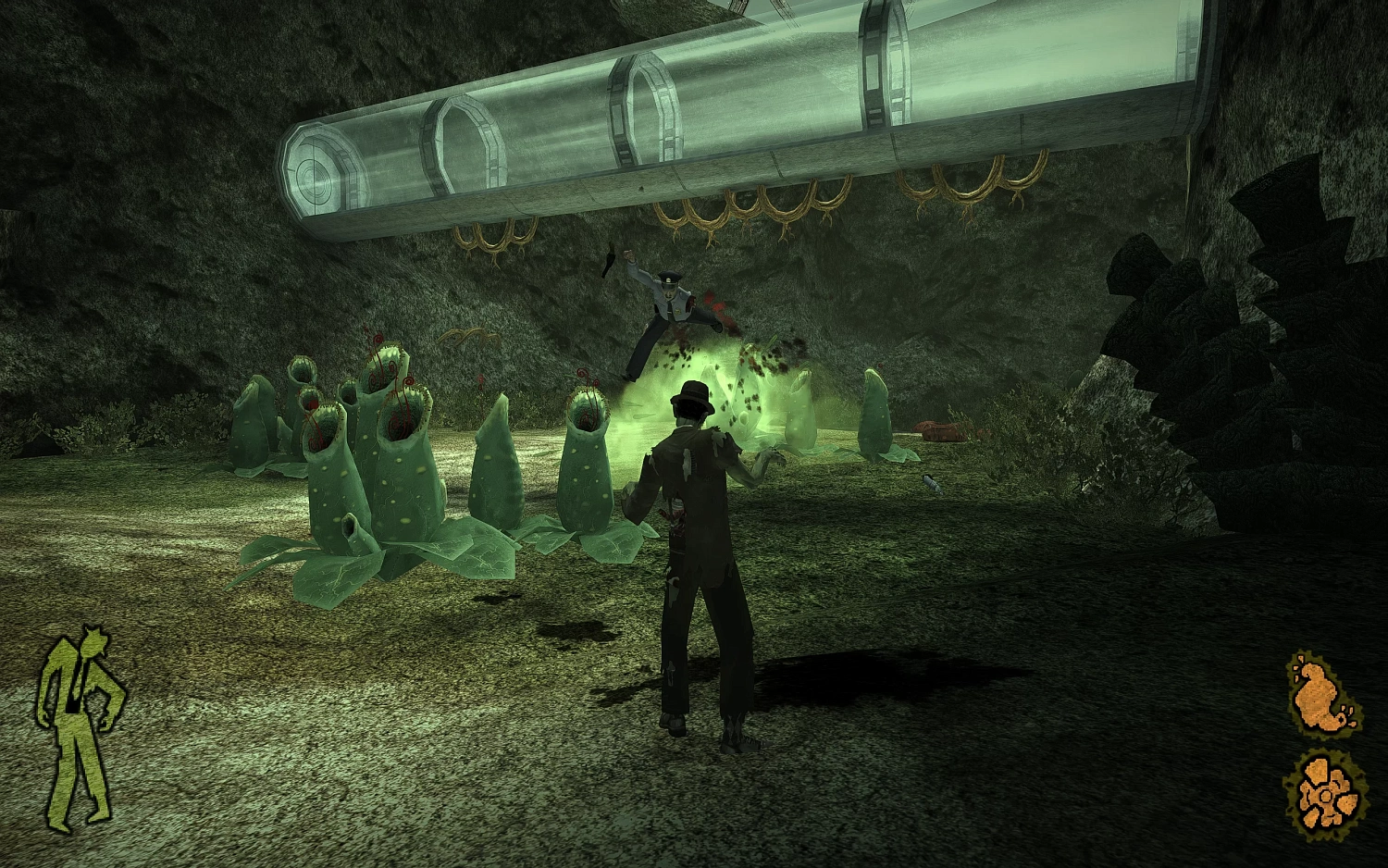Activate the unholy flatulence ability icon
This screenshot has height=868, width=1388.
tap(1325, 793)
